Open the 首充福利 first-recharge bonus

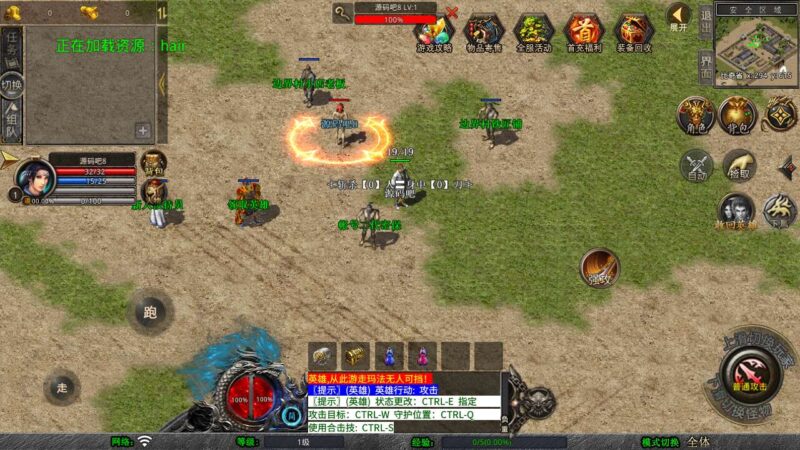tap(584, 31)
